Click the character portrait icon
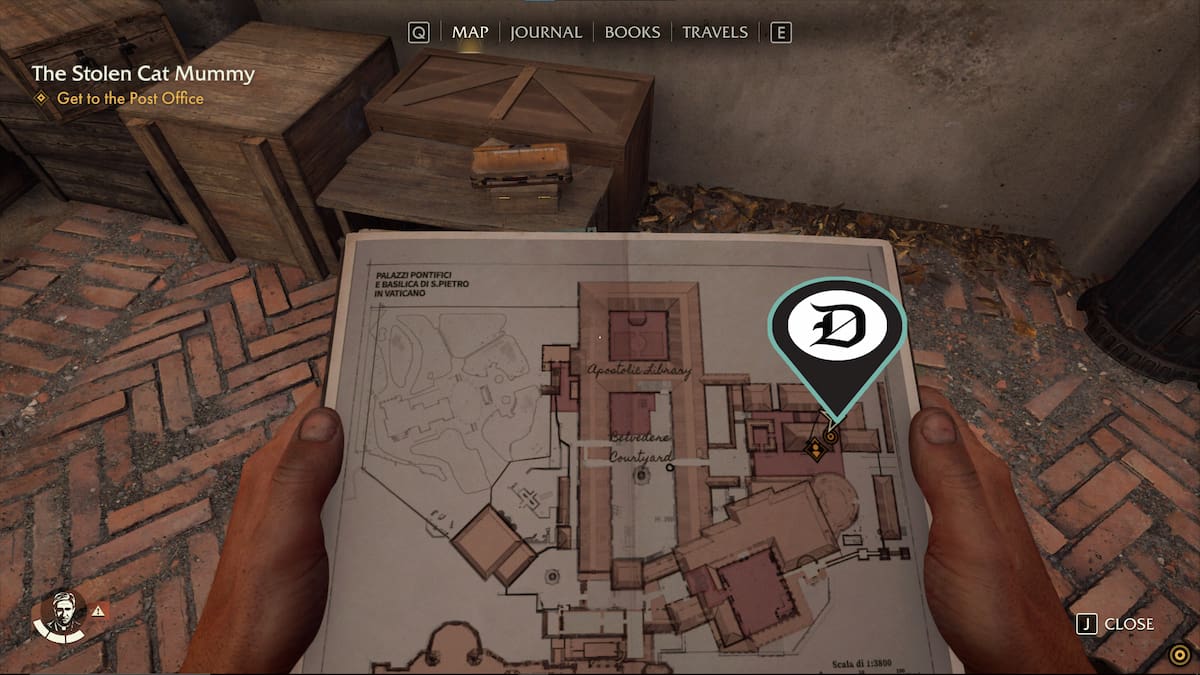This screenshot has width=1200, height=675. (x=61, y=613)
